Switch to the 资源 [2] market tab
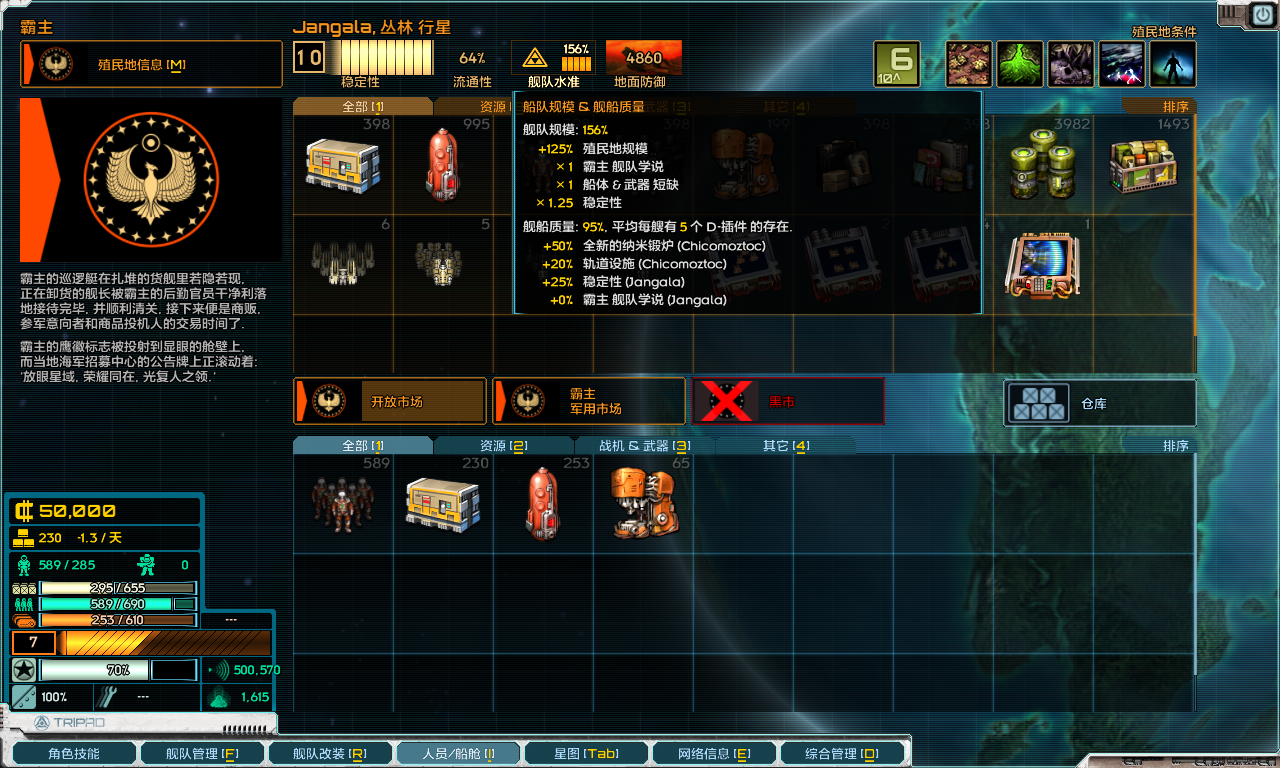1280x768 pixels. 503,446
